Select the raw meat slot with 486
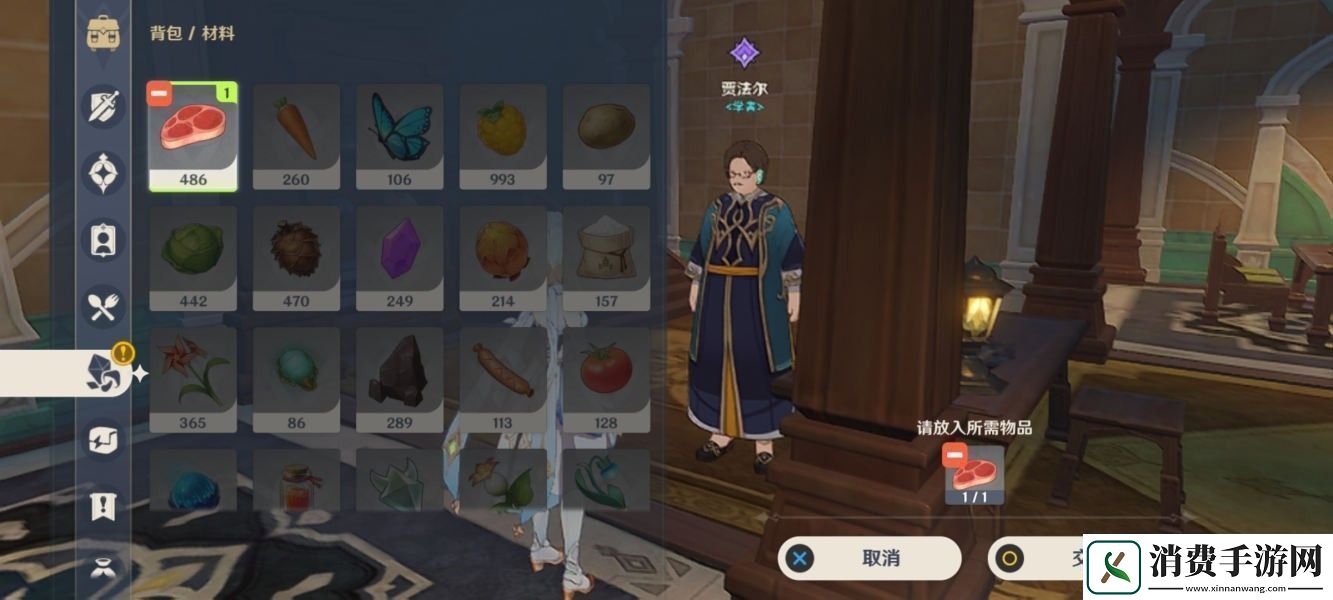Viewport: 1333px width, 600px height. point(193,137)
